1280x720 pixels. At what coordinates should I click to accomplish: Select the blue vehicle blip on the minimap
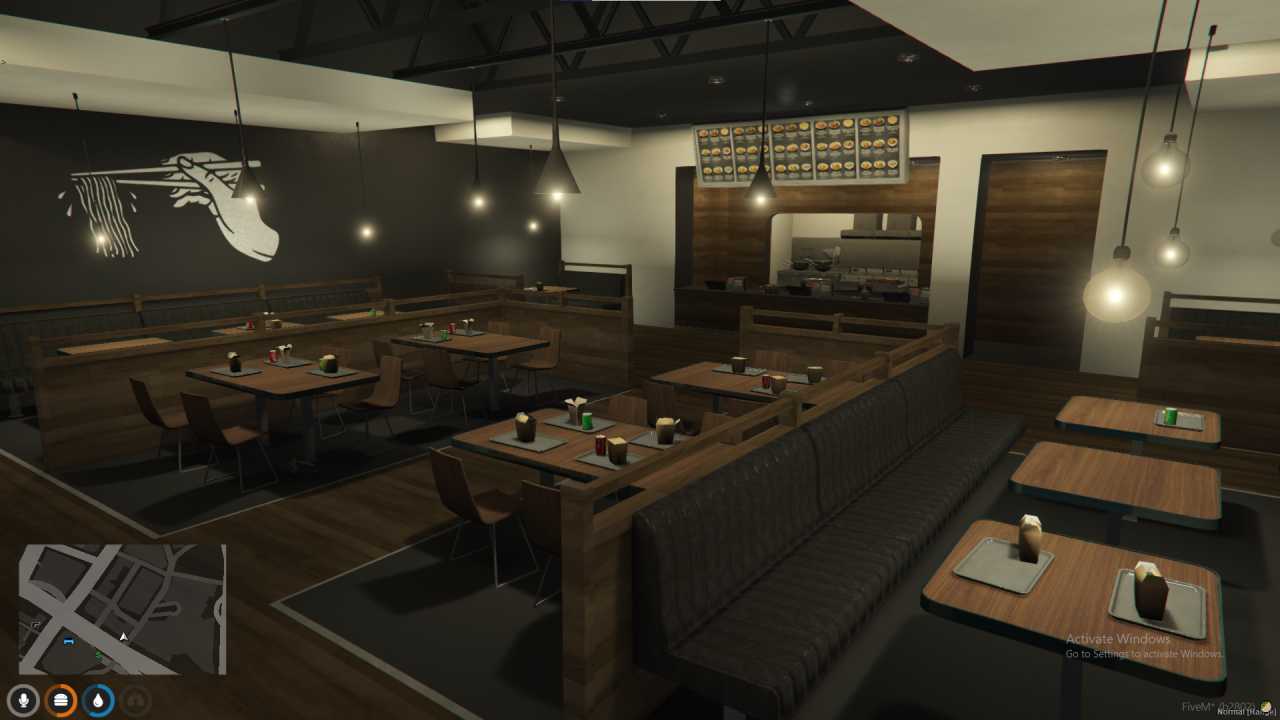pos(69,641)
